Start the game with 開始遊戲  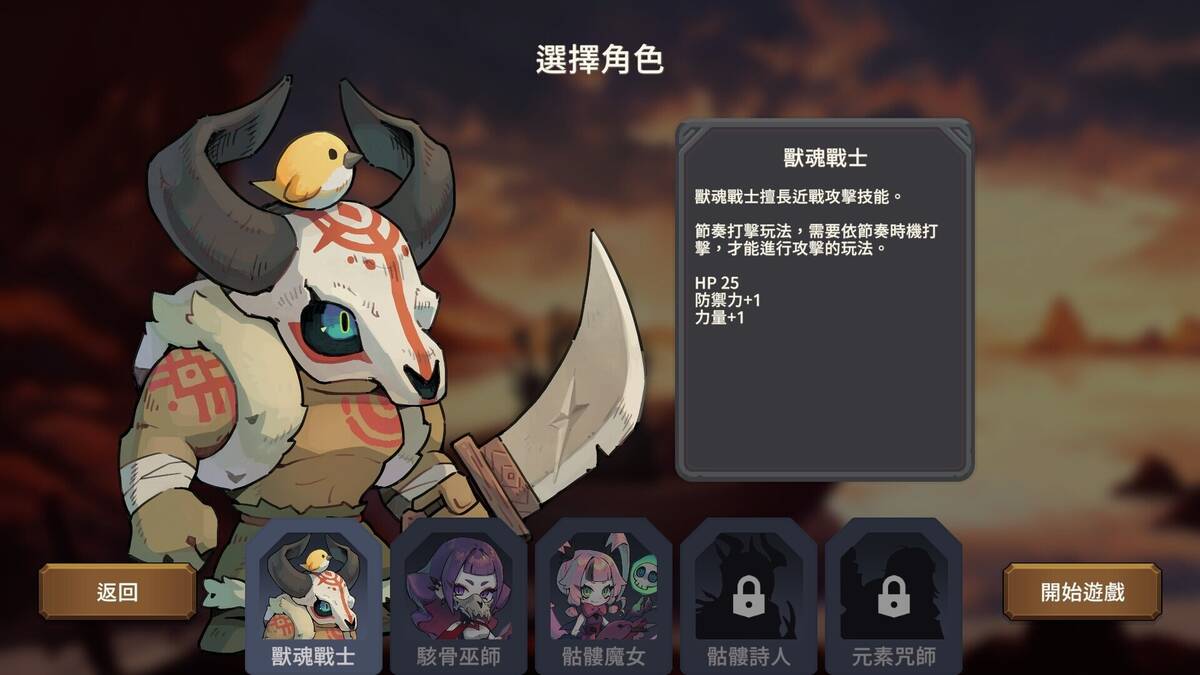[1082, 591]
